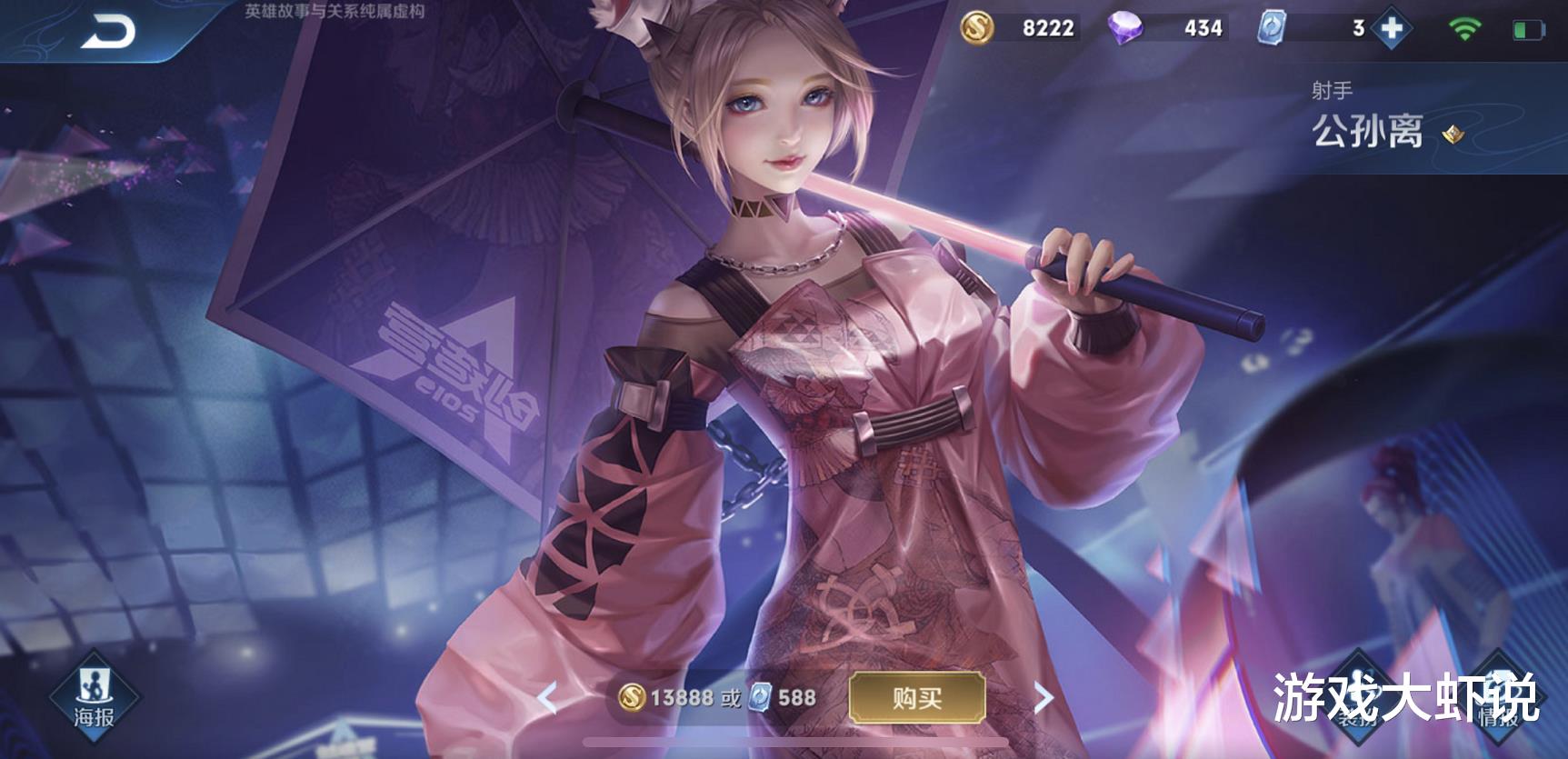1568x759 pixels.
Task: Click the right arrow to view next skin
Action: [x=1041, y=698]
